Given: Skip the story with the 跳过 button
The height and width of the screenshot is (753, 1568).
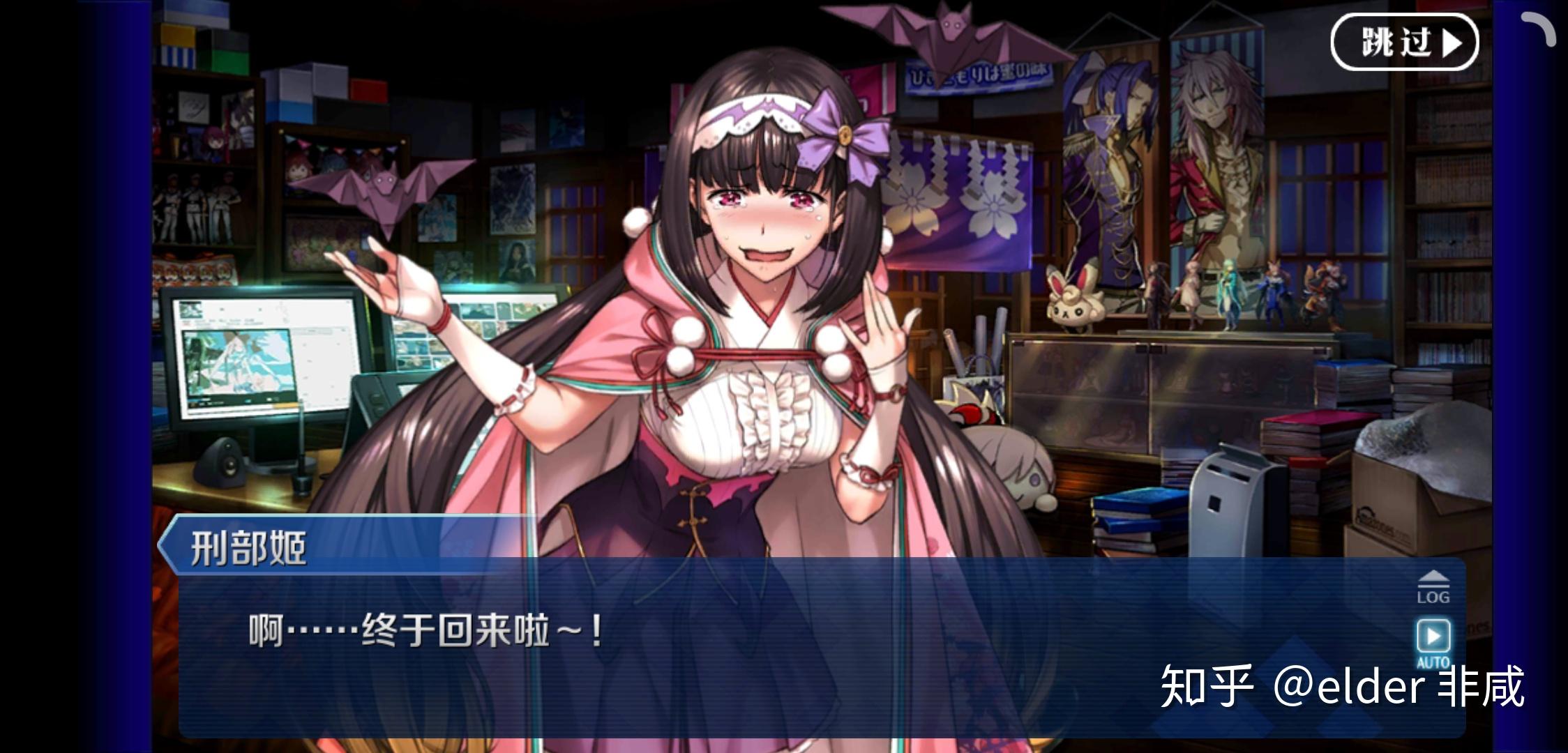Looking at the screenshot, I should tap(1404, 43).
